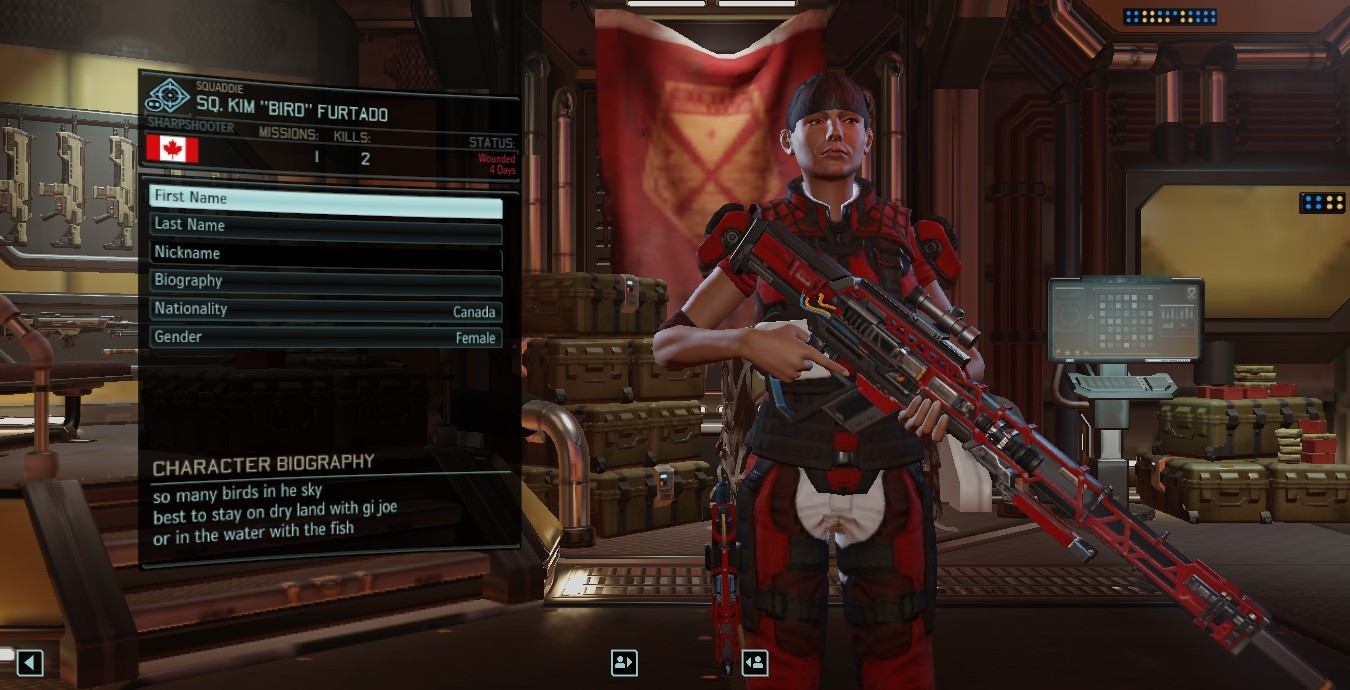Screen dimensions: 1350x690
Task: Edit the soldier's Last Name
Action: 325,226
